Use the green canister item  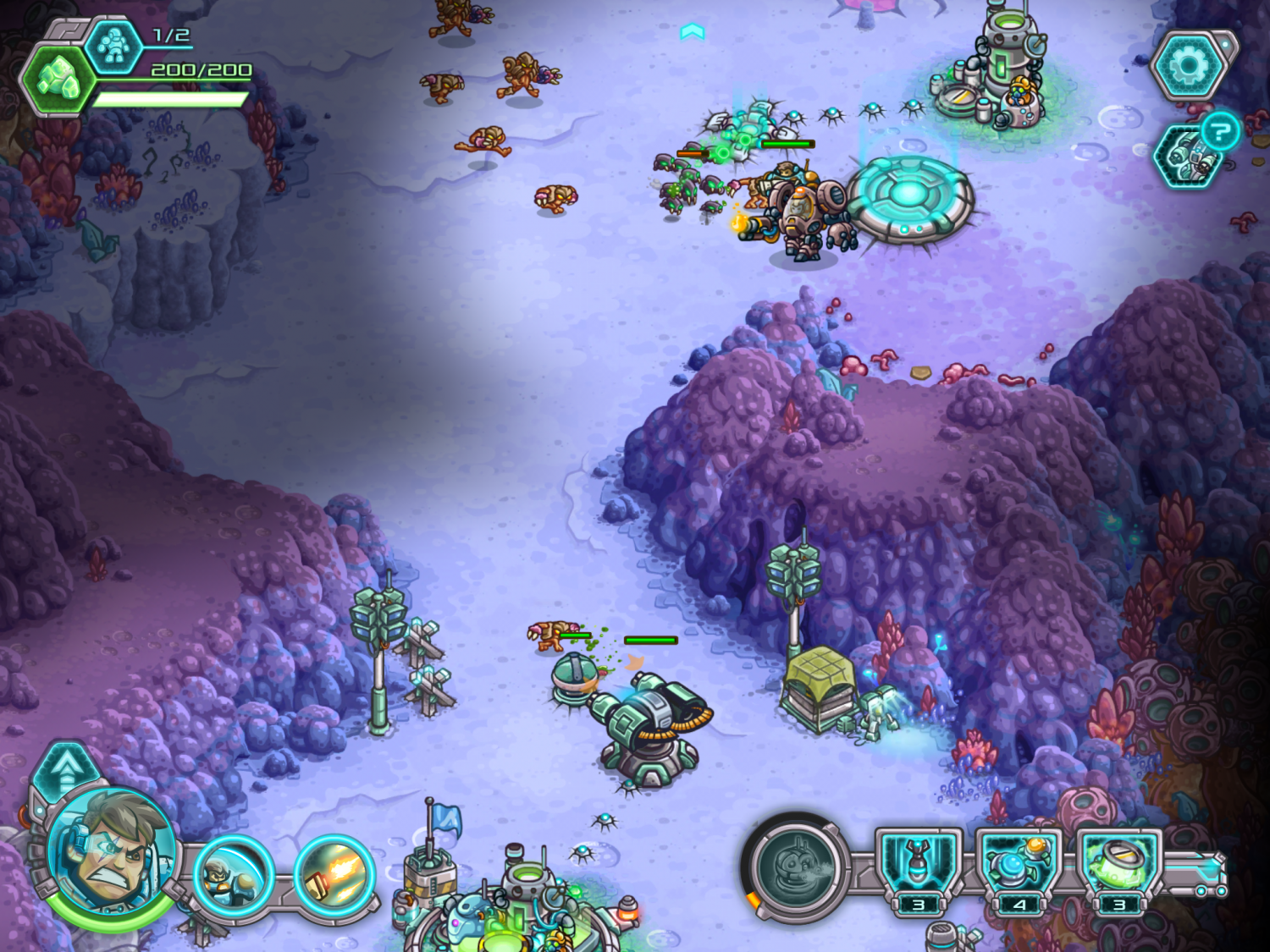click(1118, 865)
